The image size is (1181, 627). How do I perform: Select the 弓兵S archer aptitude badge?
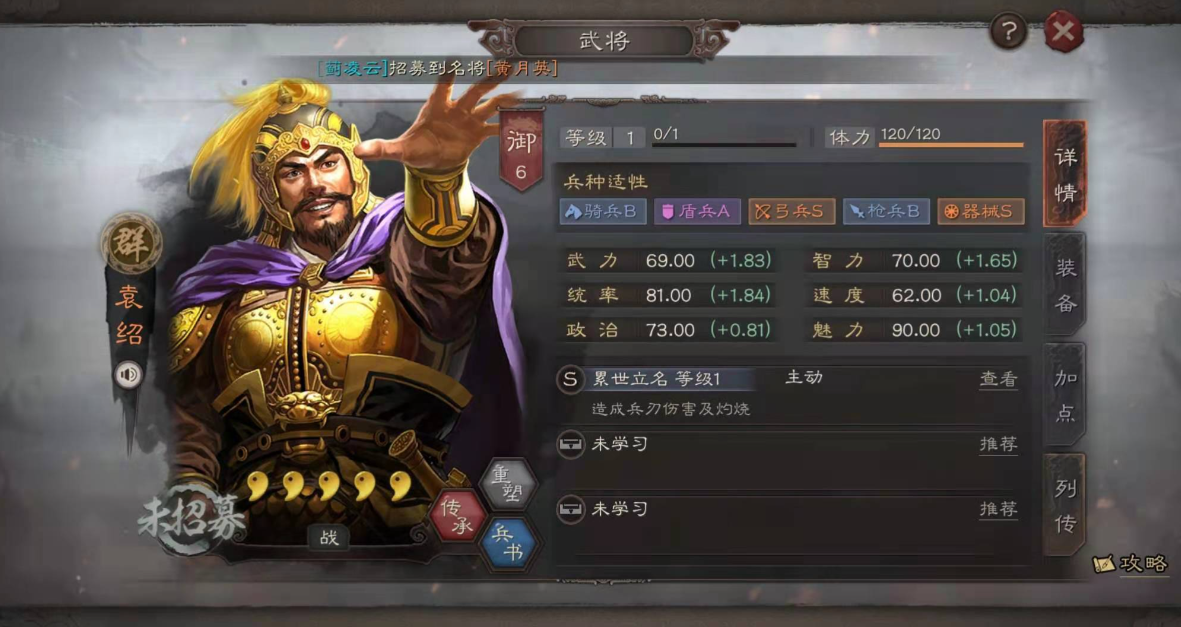[x=791, y=211]
